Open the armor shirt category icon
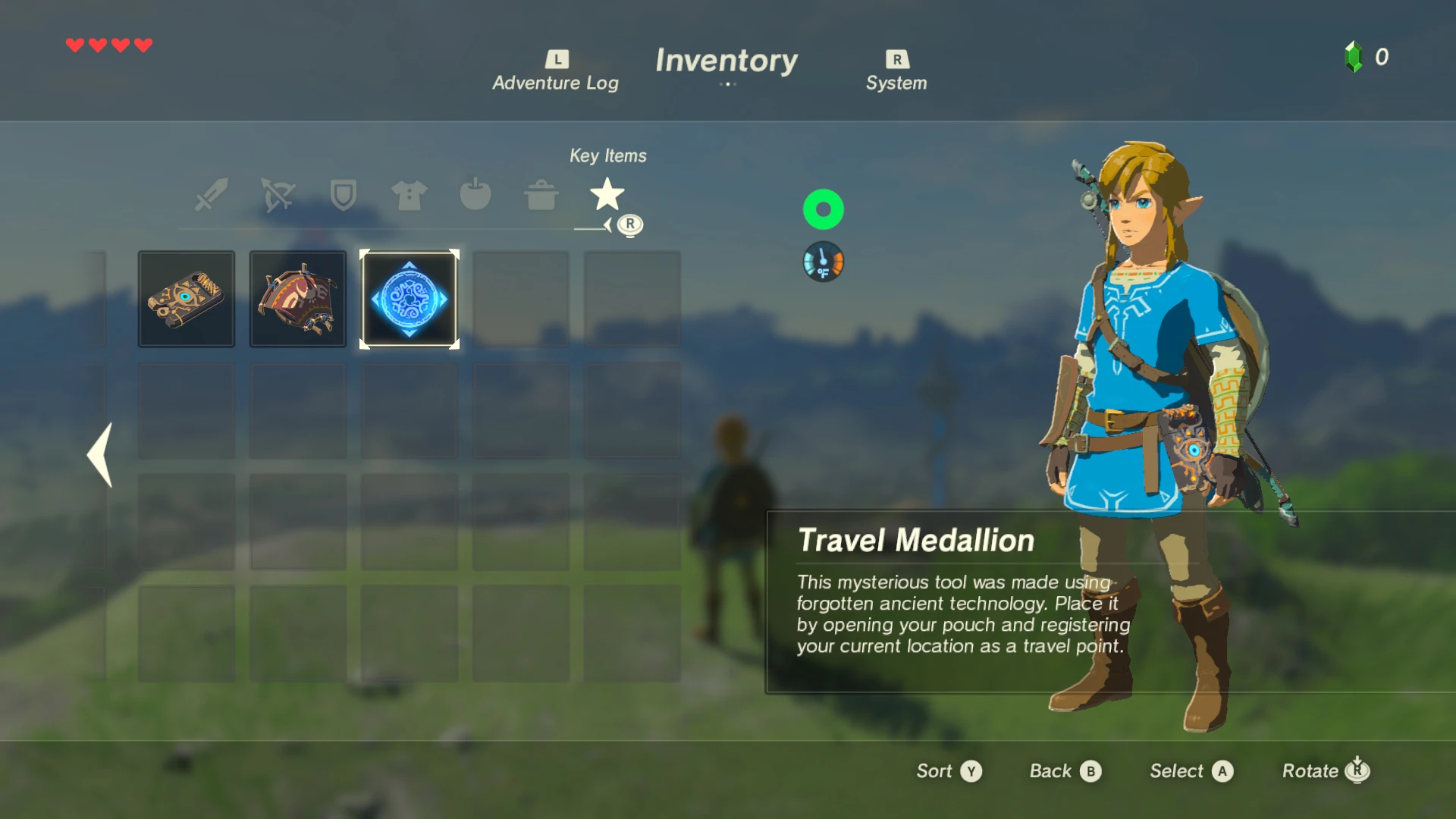 (409, 195)
